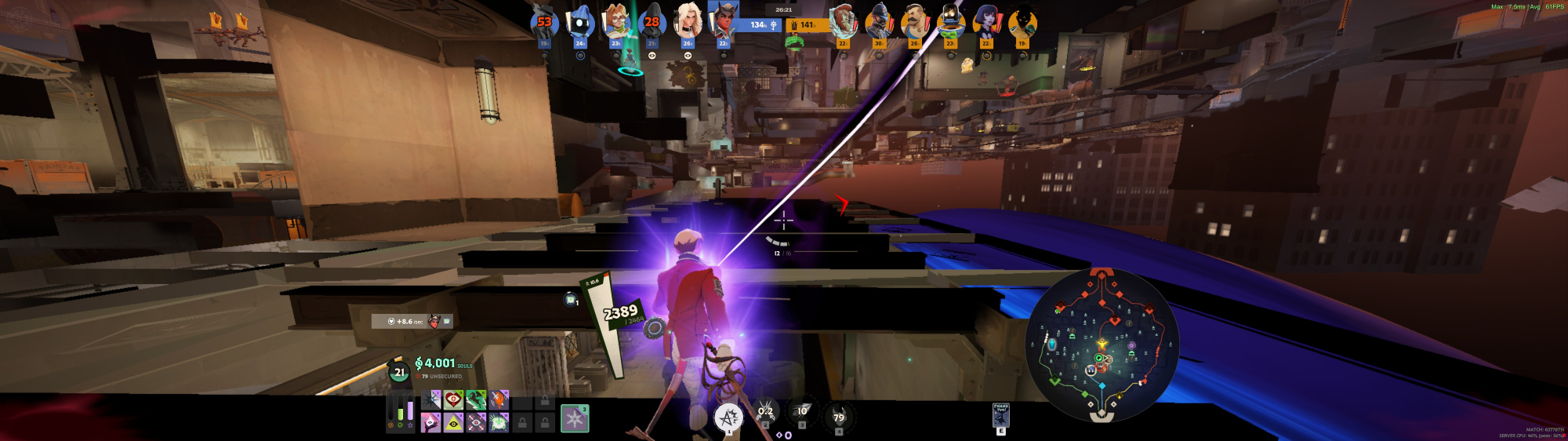Open the Thank You card icon
This screenshot has width=1568, height=441.
(x=1001, y=415)
